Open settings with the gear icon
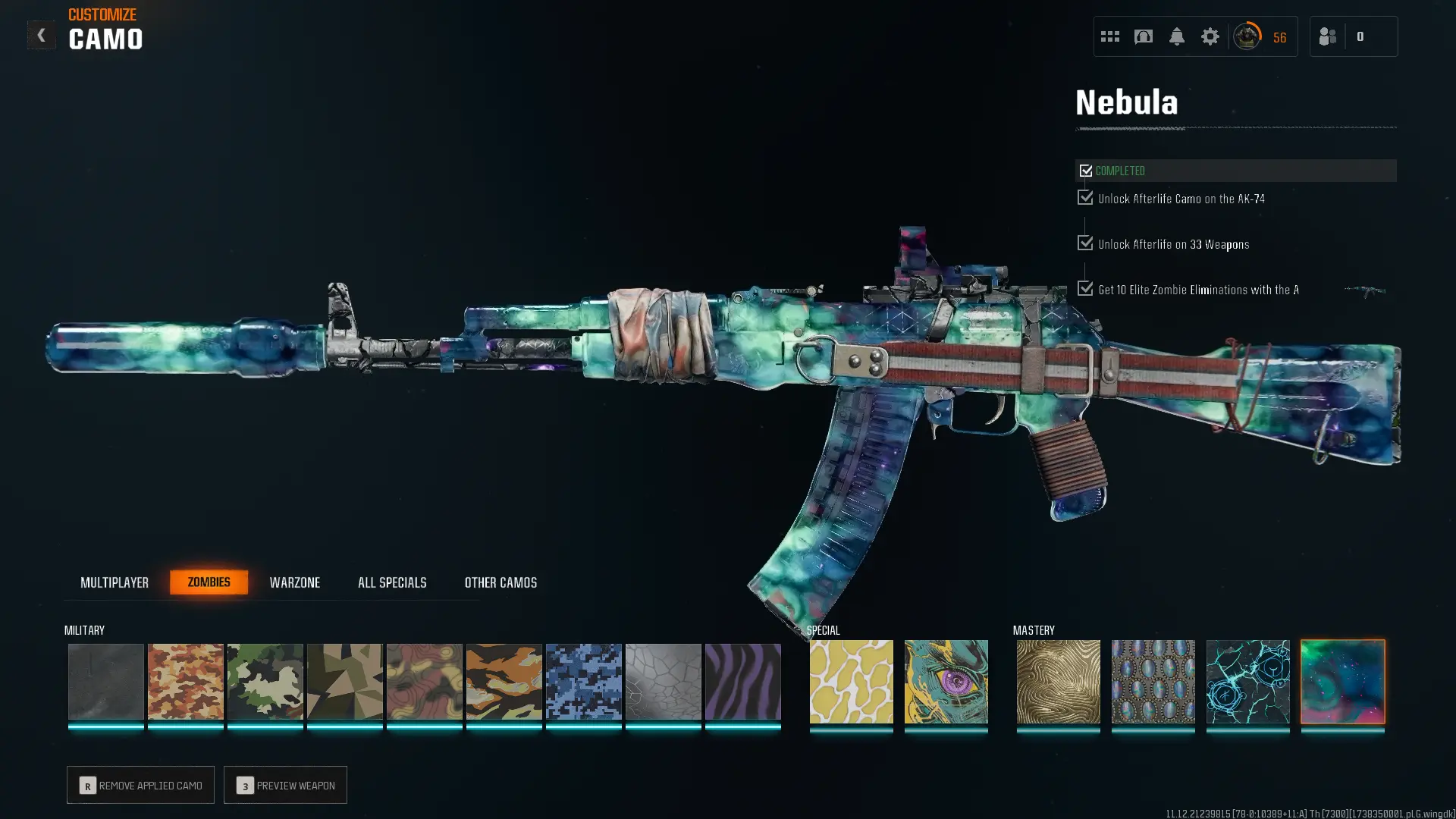1456x819 pixels. click(x=1210, y=36)
